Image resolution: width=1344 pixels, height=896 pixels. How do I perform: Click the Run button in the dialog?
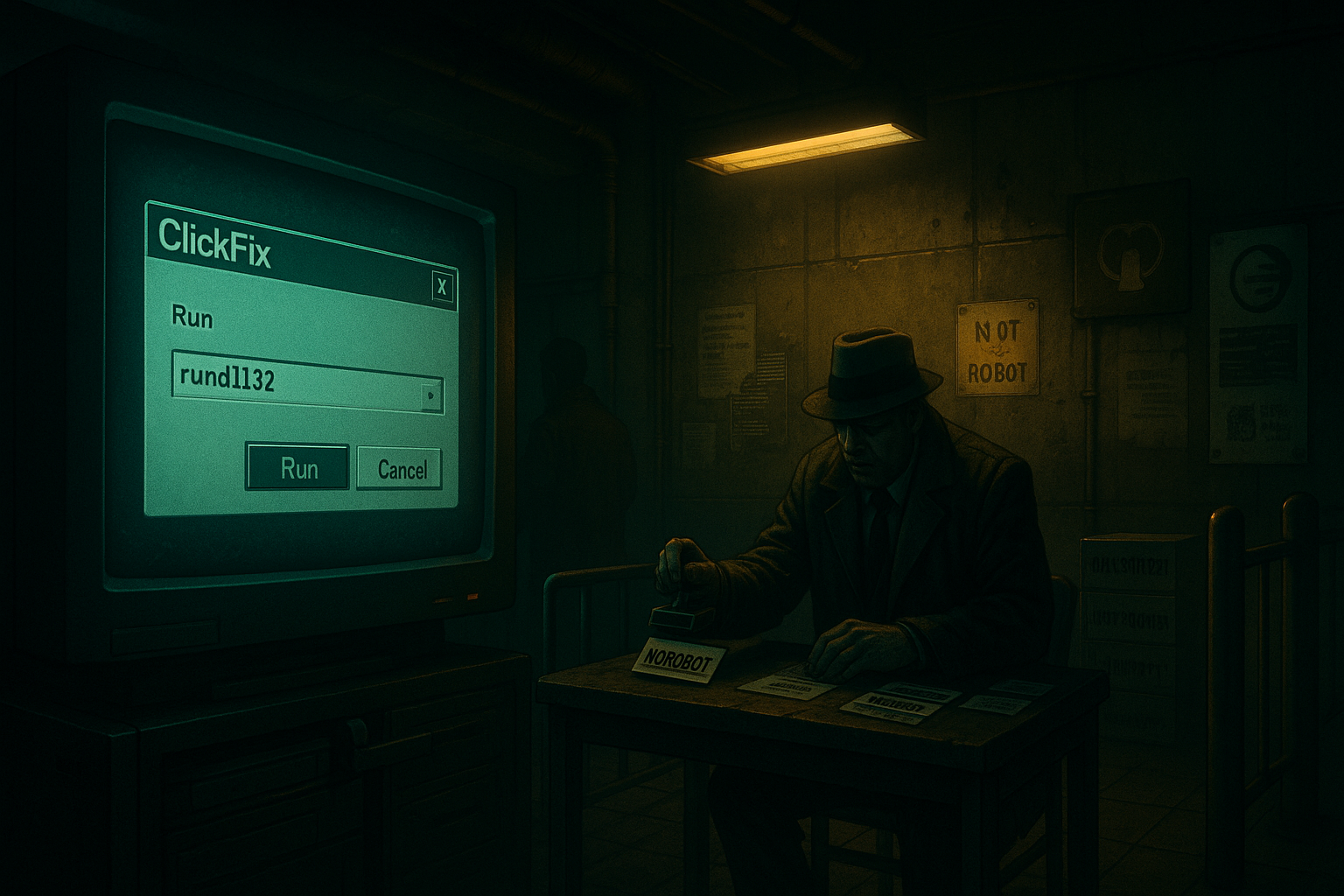pos(298,468)
